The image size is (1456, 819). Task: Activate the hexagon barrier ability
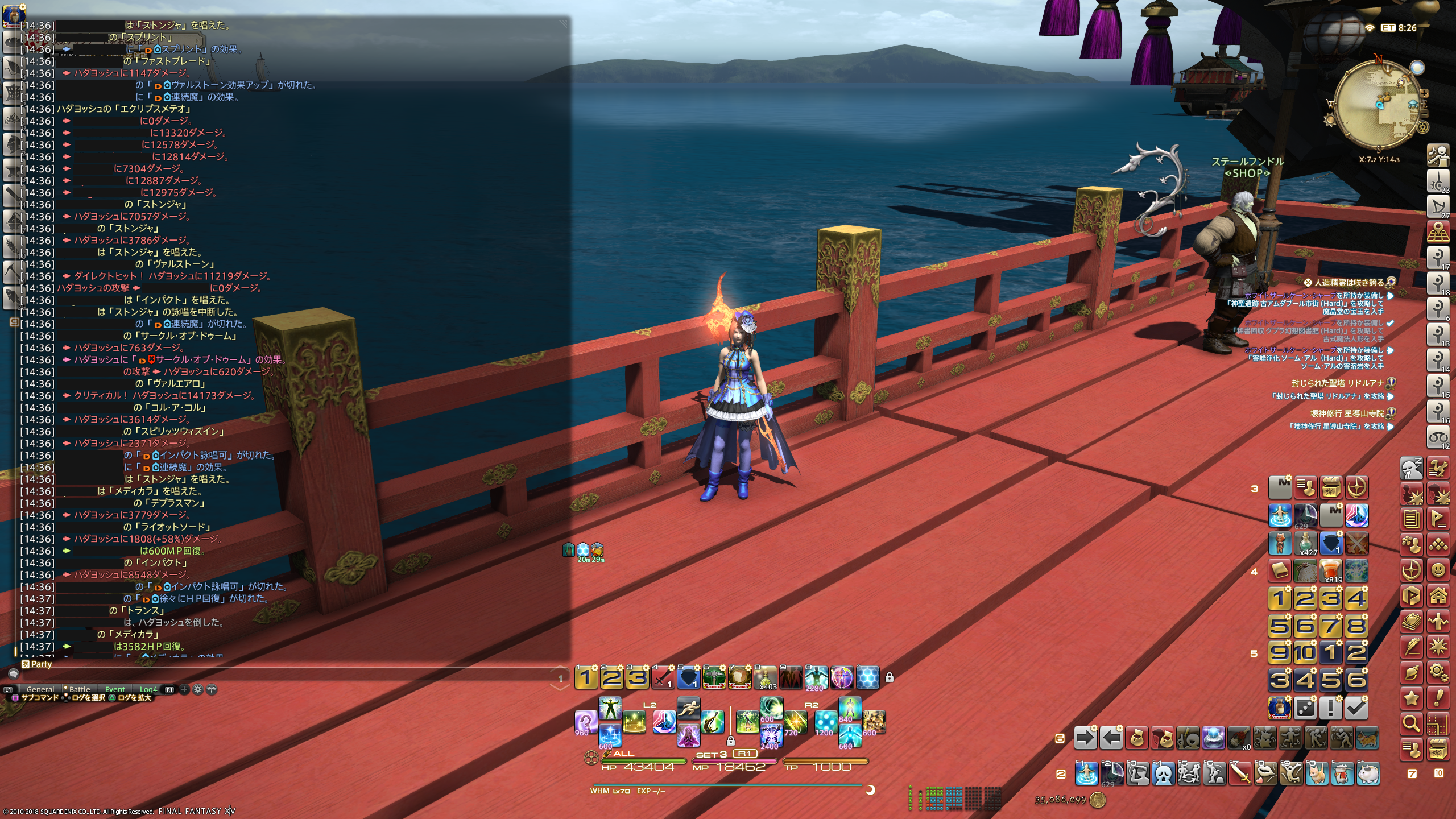tap(868, 677)
